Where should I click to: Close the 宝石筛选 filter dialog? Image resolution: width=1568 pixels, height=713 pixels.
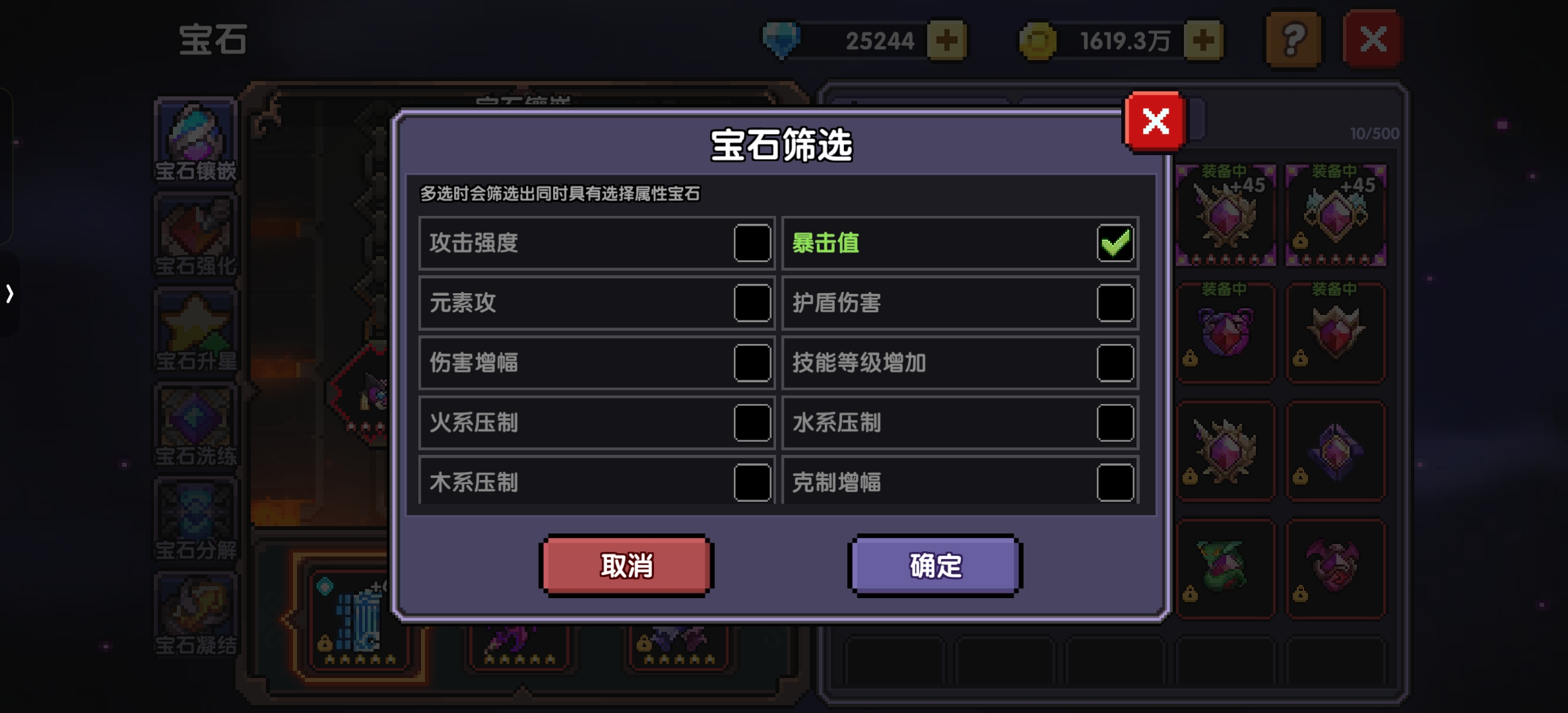click(x=1155, y=123)
